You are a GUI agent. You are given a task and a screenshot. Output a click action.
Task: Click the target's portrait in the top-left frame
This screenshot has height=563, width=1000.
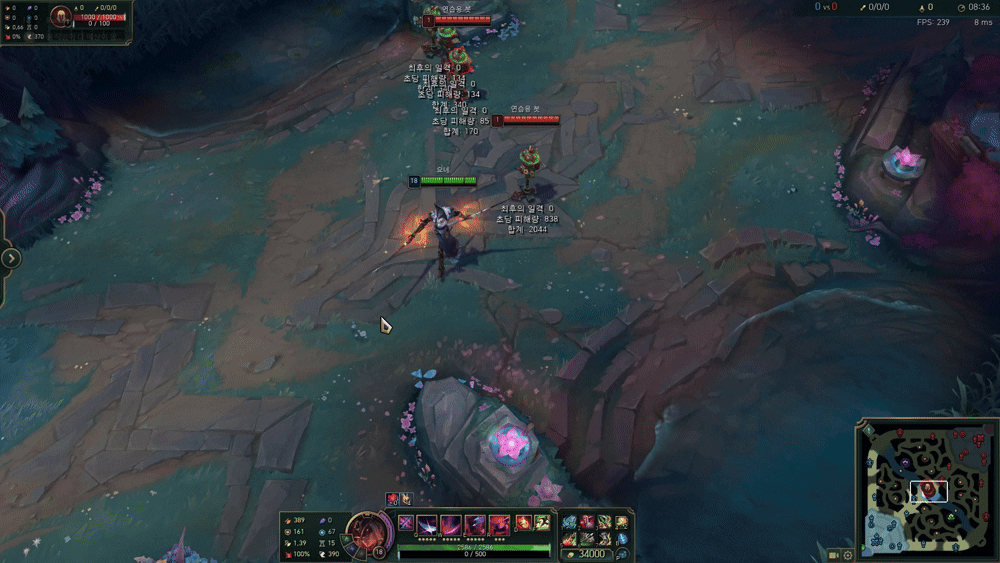(x=61, y=17)
